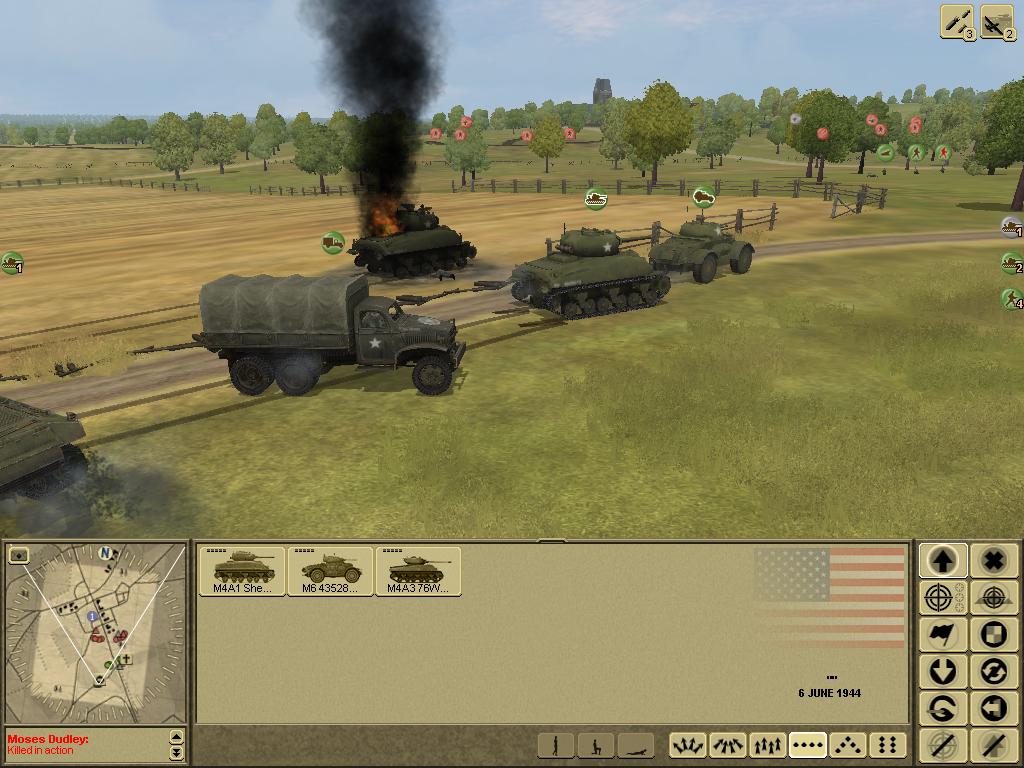Screen dimensions: 1024x768
Task: Click the down-arrow order button
Action: coord(943,672)
